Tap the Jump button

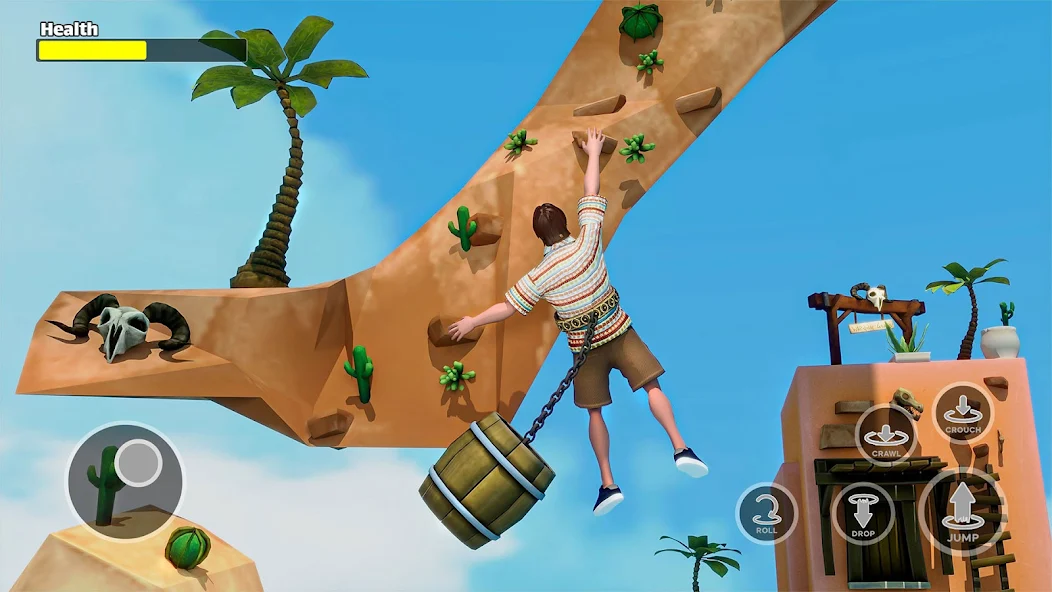tap(962, 511)
